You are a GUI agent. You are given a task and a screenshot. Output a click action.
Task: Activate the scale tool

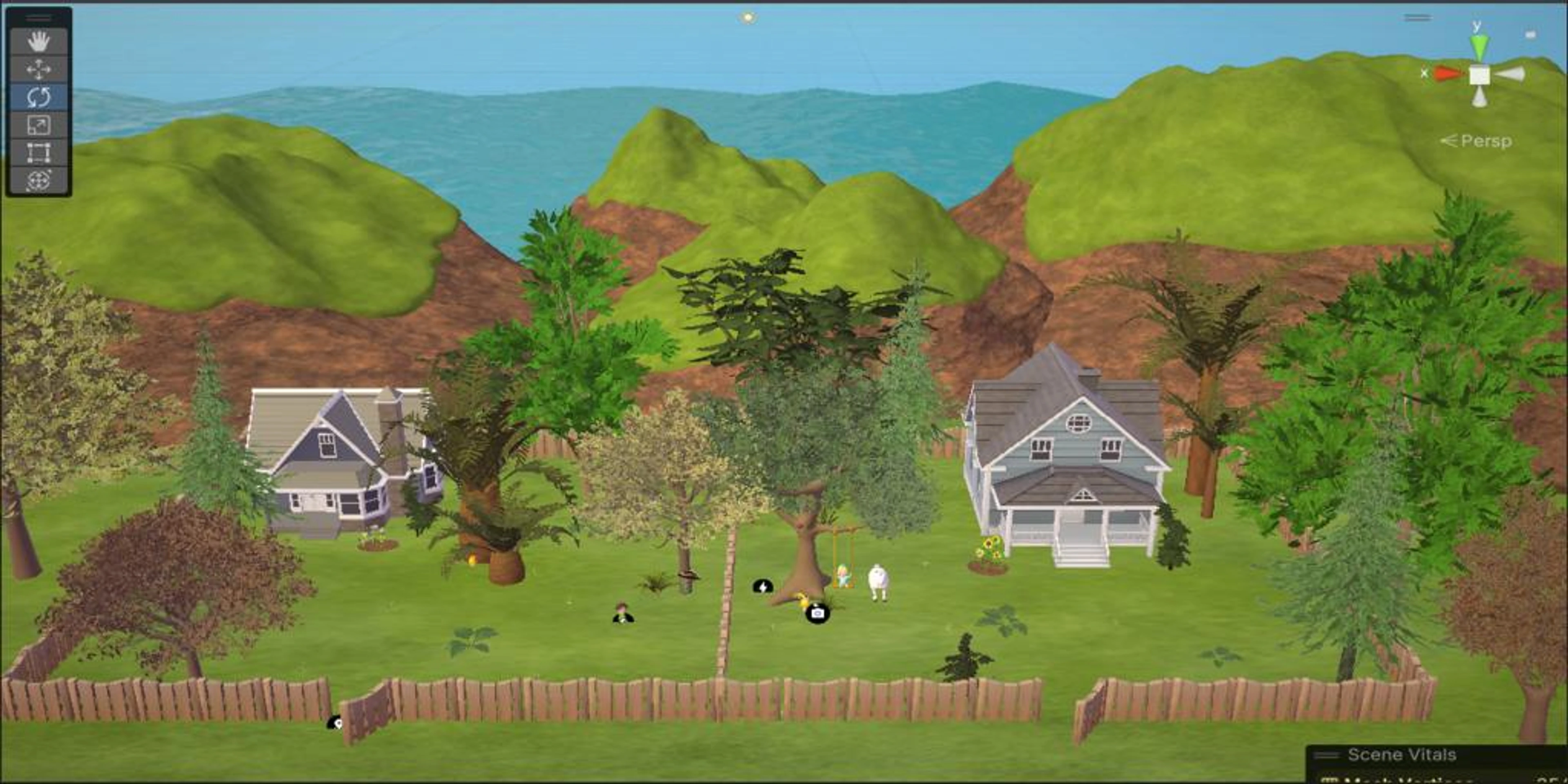pyautogui.click(x=38, y=125)
